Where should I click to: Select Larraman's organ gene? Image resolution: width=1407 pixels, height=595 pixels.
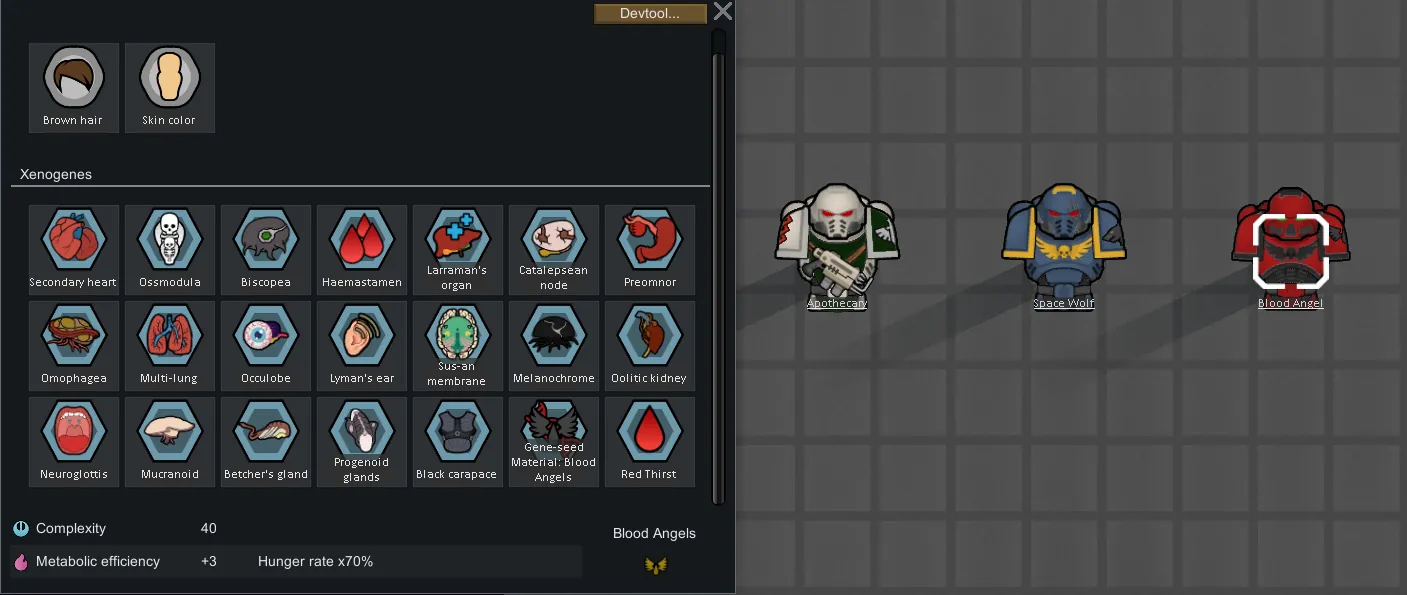pos(457,249)
